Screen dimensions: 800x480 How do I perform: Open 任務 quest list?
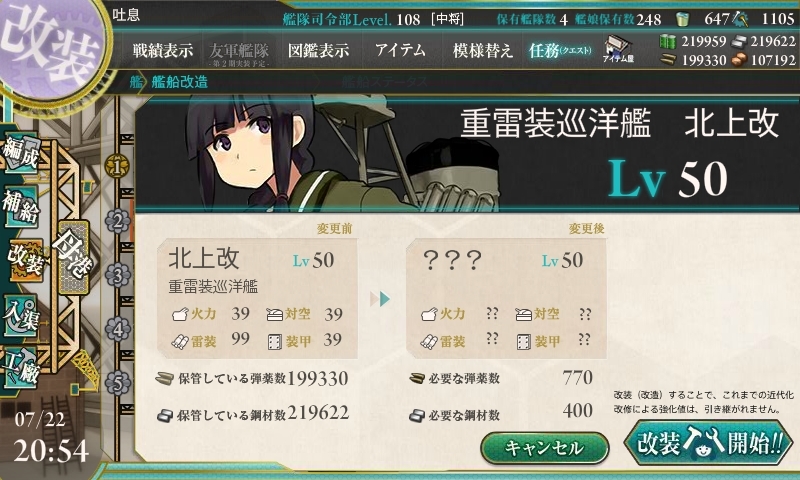pyautogui.click(x=561, y=50)
